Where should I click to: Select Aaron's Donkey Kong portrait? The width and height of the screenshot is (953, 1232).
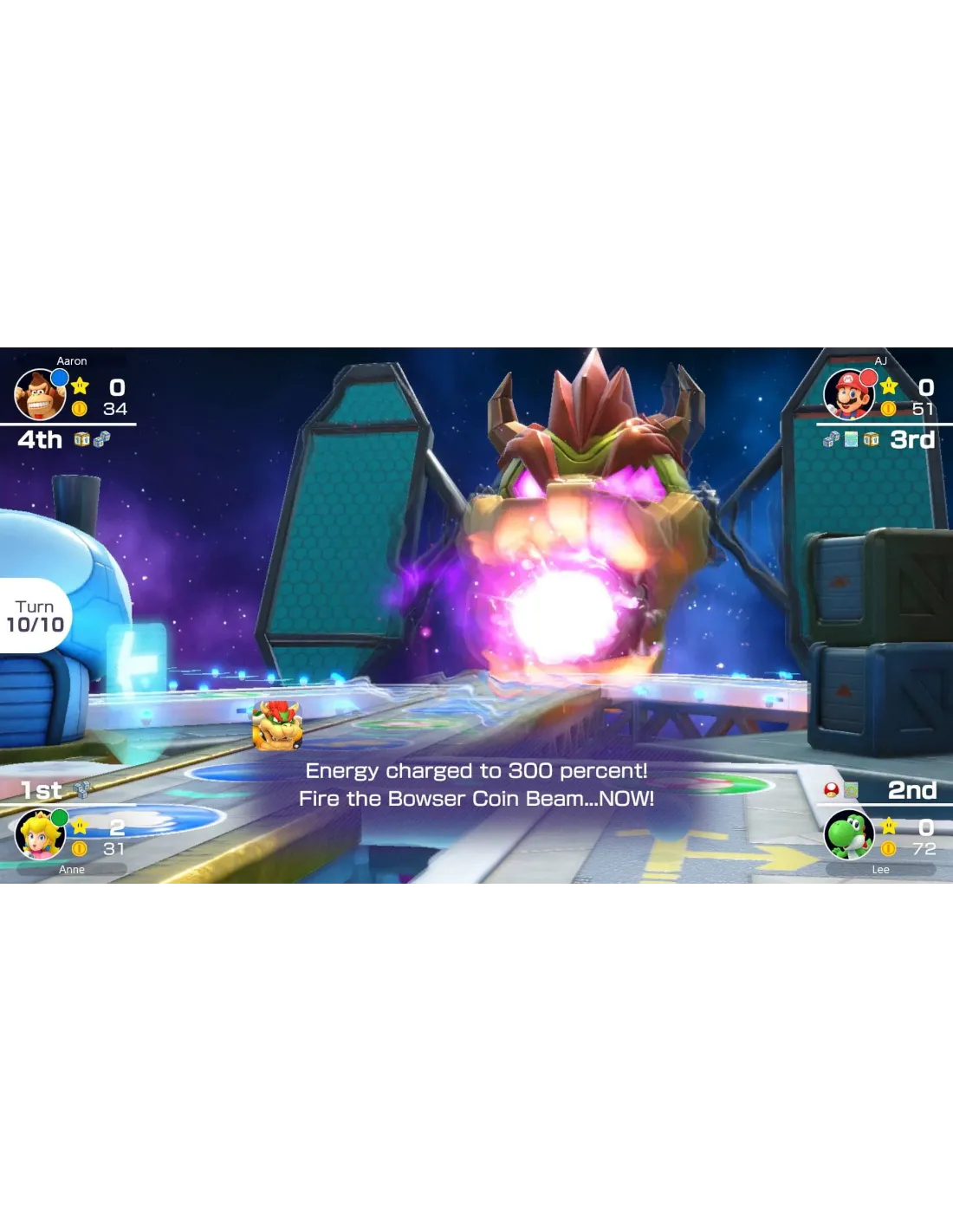(40, 395)
